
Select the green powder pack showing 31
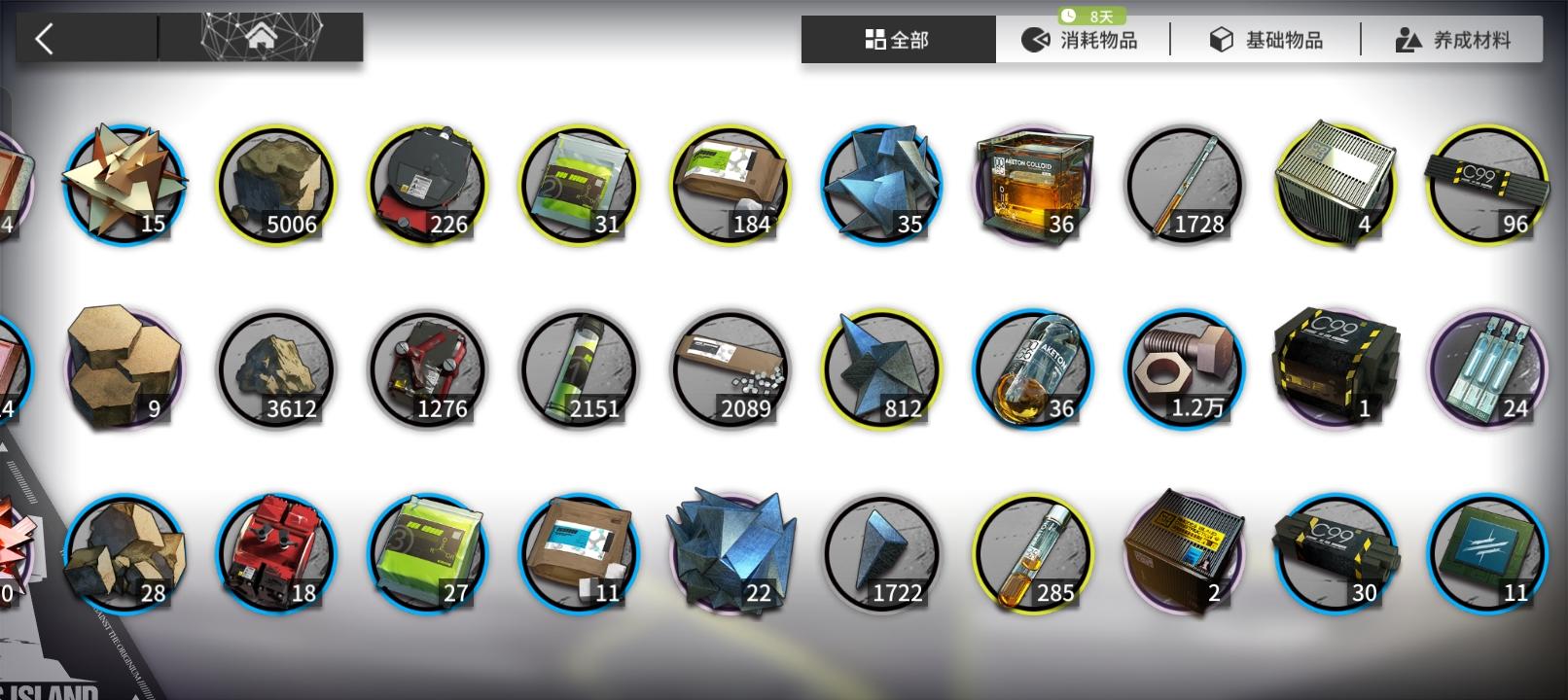point(579,185)
